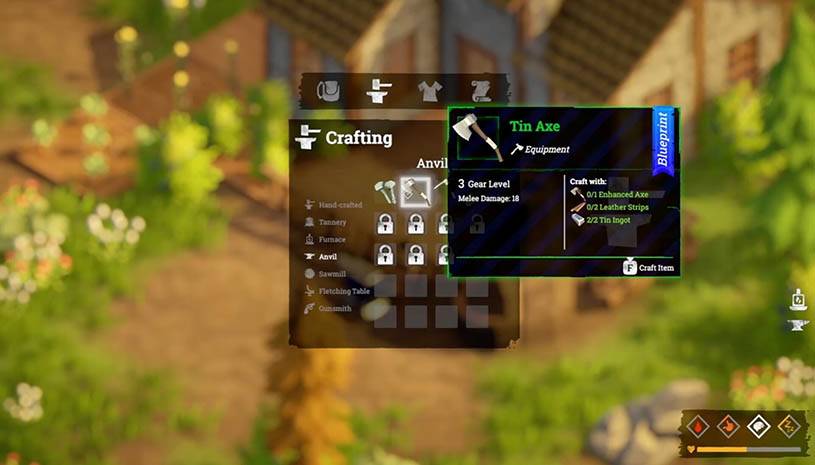Screen dimensions: 815x465
Task: Click the Enhanced Axe ingredient
Action: click(614, 193)
